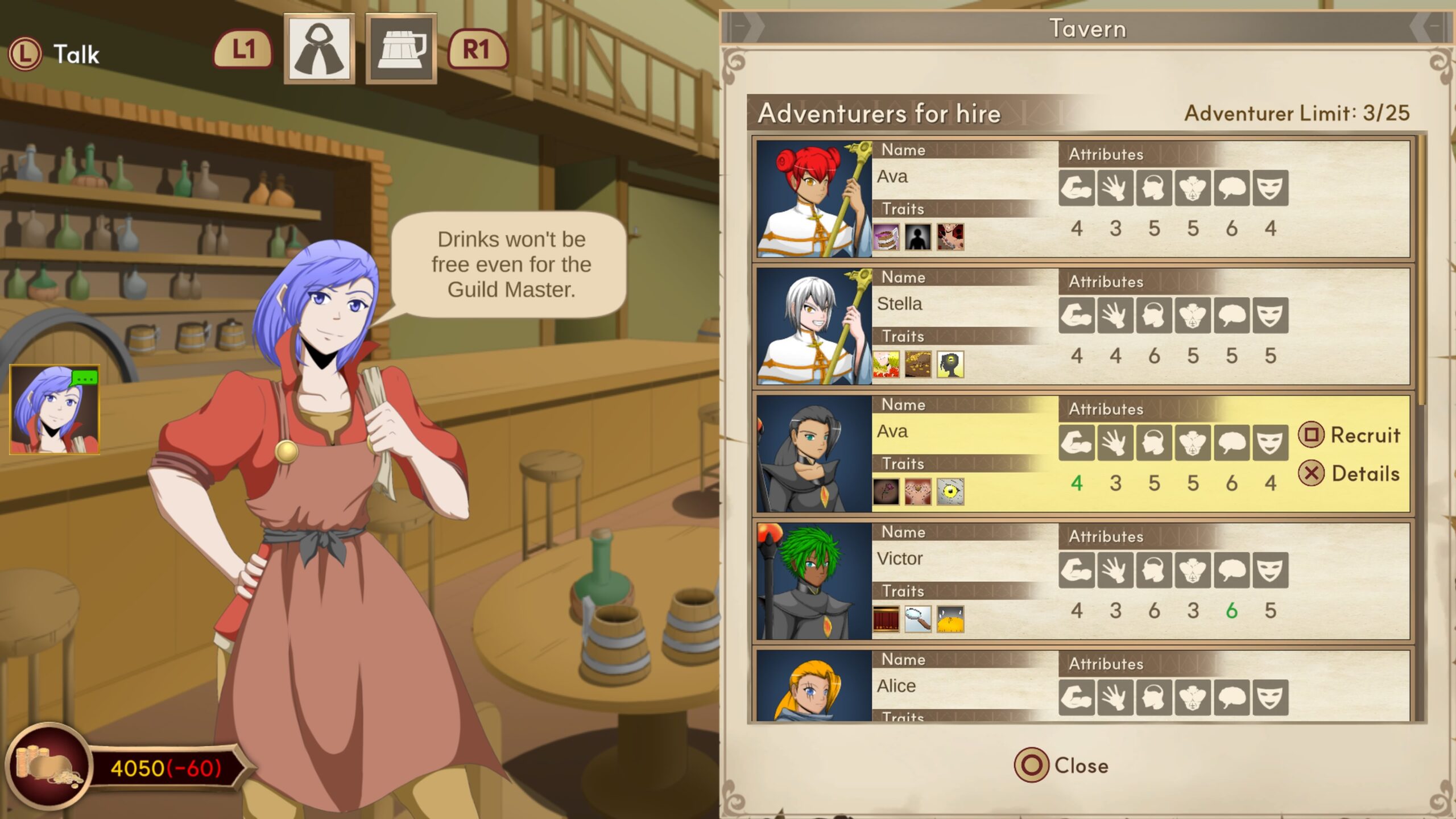Switch to the hooded adventurer tab
The image size is (1456, 819).
(319, 49)
